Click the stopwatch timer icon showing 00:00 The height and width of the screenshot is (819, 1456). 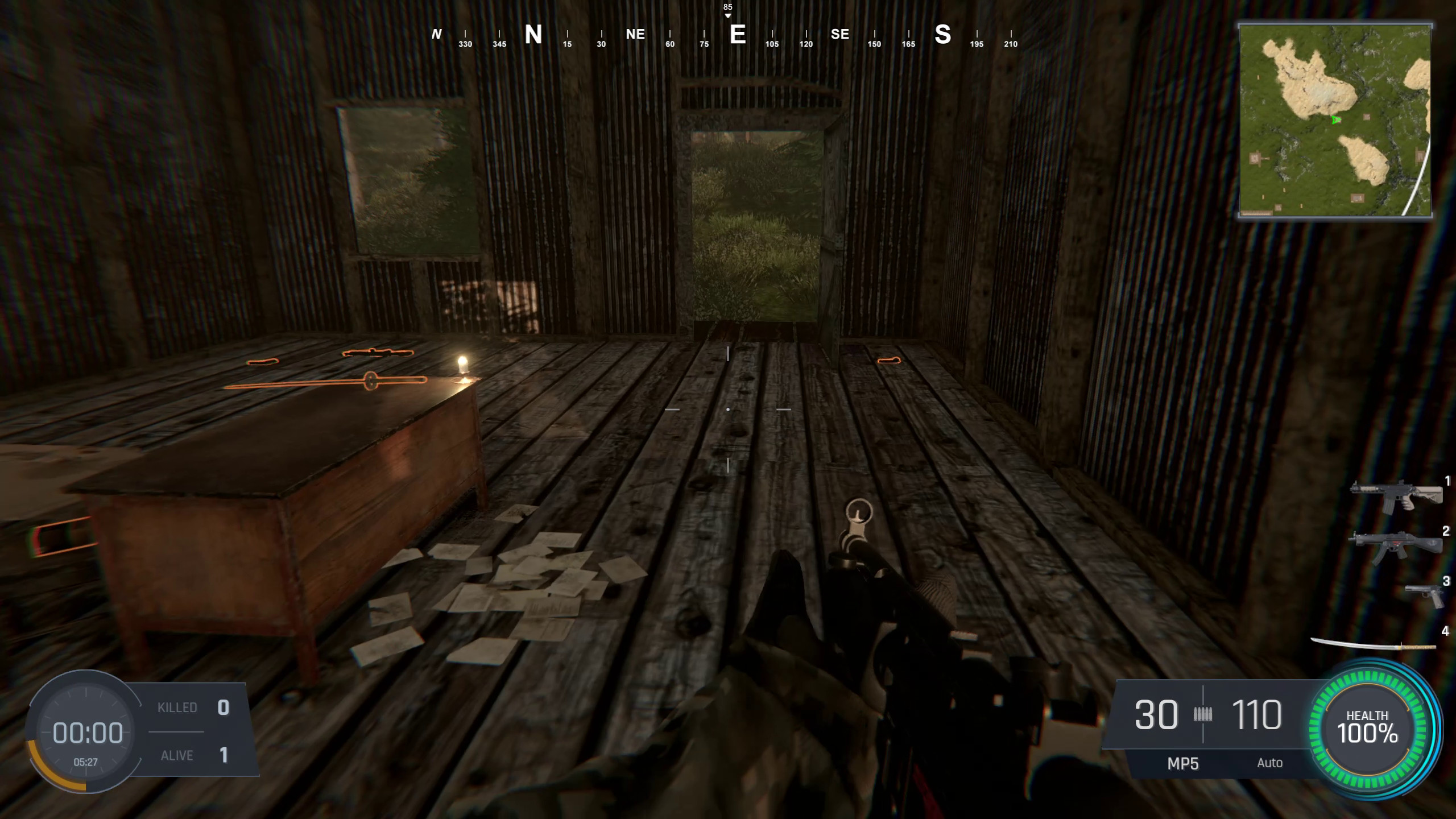(x=86, y=733)
